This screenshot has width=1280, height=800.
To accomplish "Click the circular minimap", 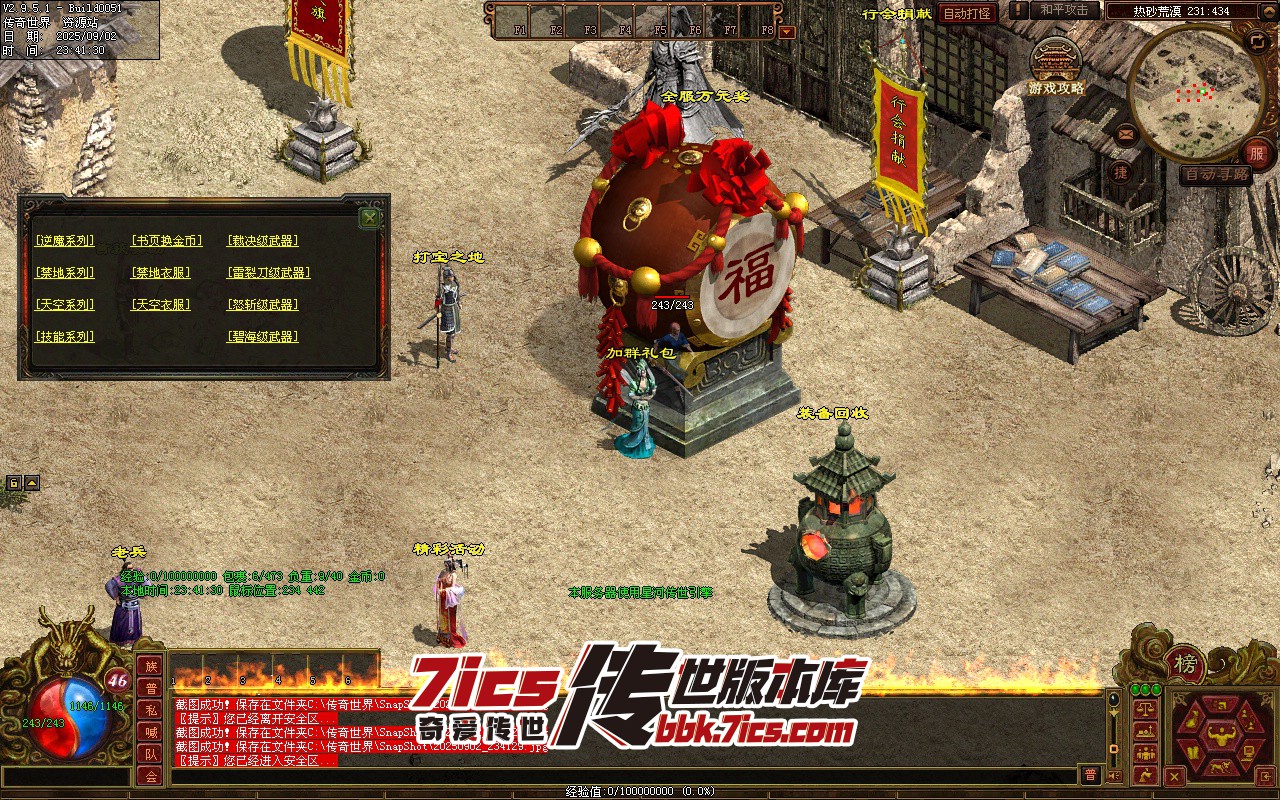I will click(1196, 92).
